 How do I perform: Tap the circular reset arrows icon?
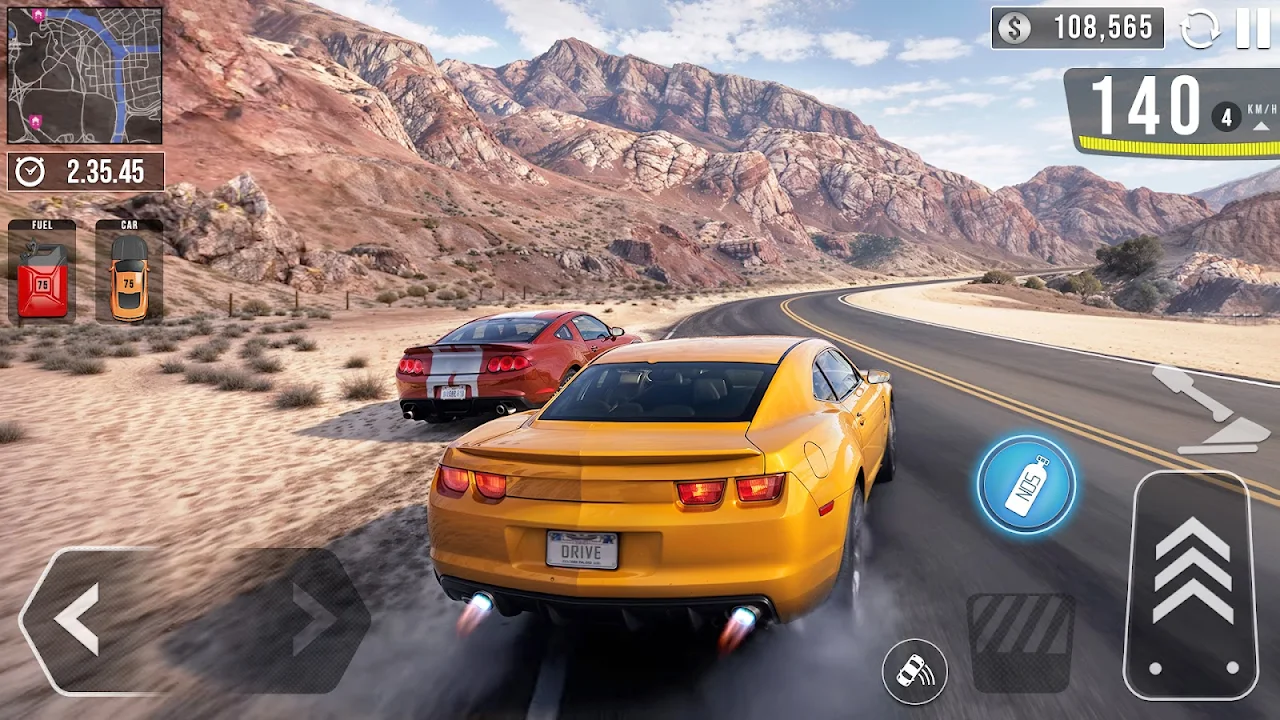pos(1200,28)
